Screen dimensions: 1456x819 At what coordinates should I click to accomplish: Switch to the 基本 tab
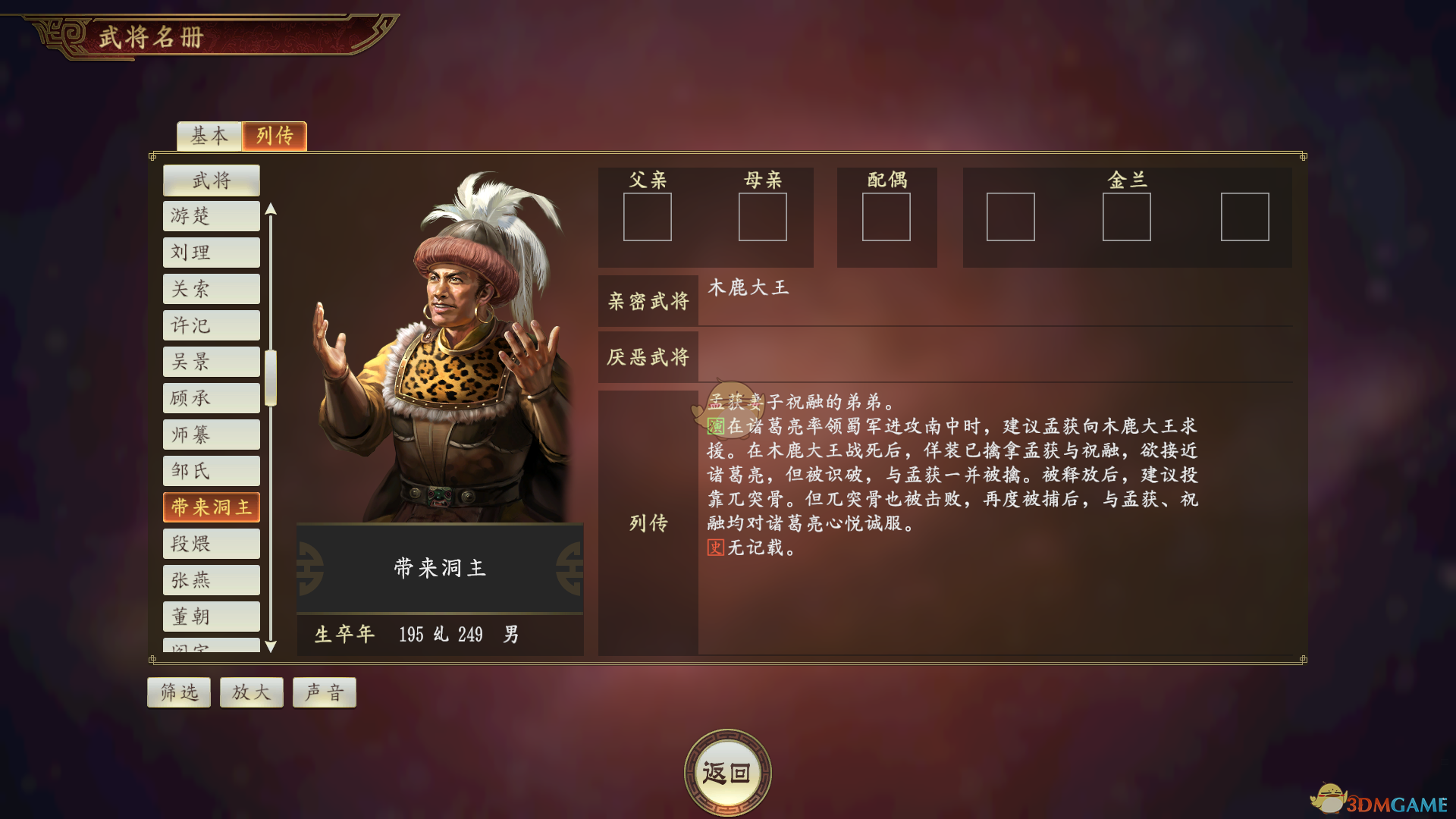[x=209, y=136]
